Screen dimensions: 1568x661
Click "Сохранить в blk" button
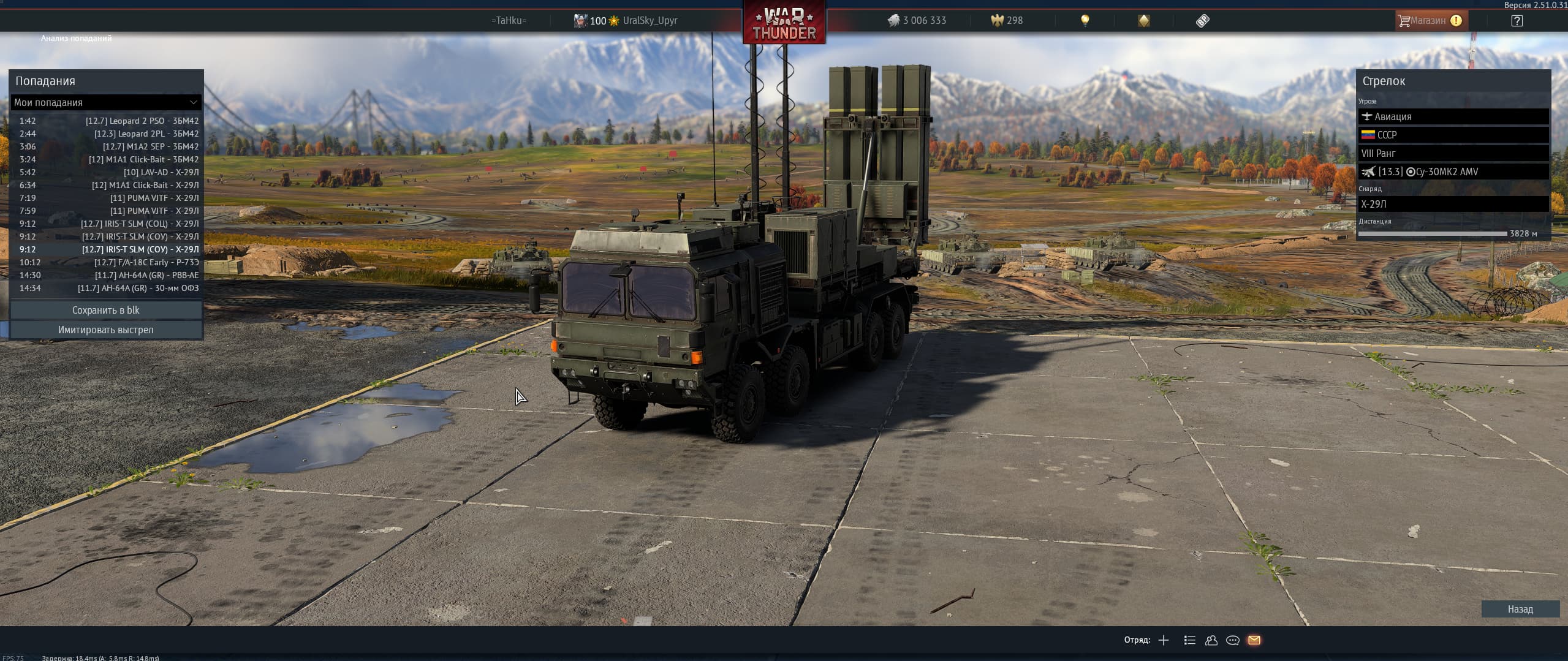[106, 310]
